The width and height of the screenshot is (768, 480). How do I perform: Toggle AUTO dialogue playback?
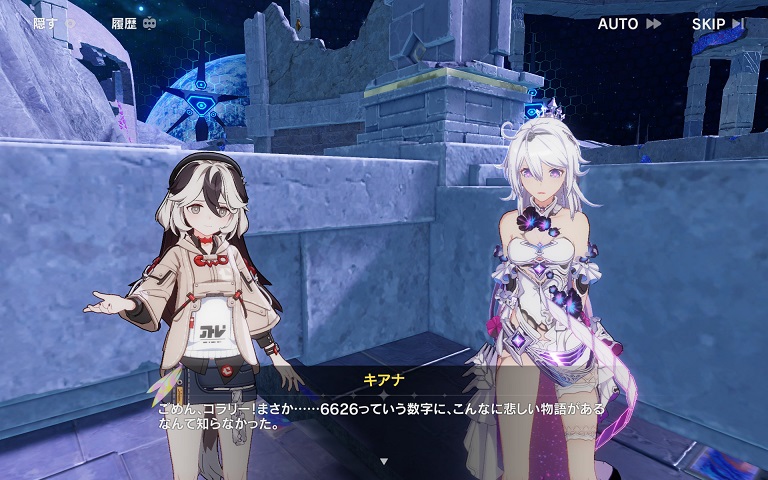click(x=629, y=23)
